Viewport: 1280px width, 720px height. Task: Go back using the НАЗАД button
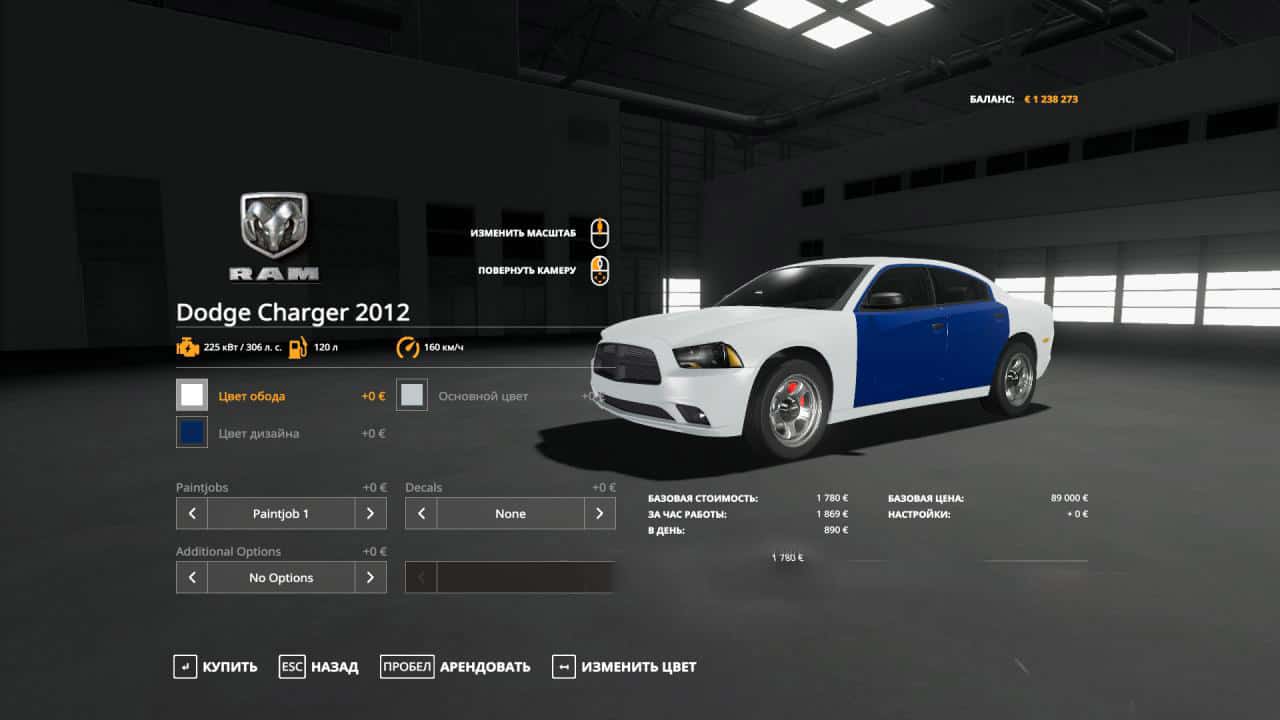[319, 667]
